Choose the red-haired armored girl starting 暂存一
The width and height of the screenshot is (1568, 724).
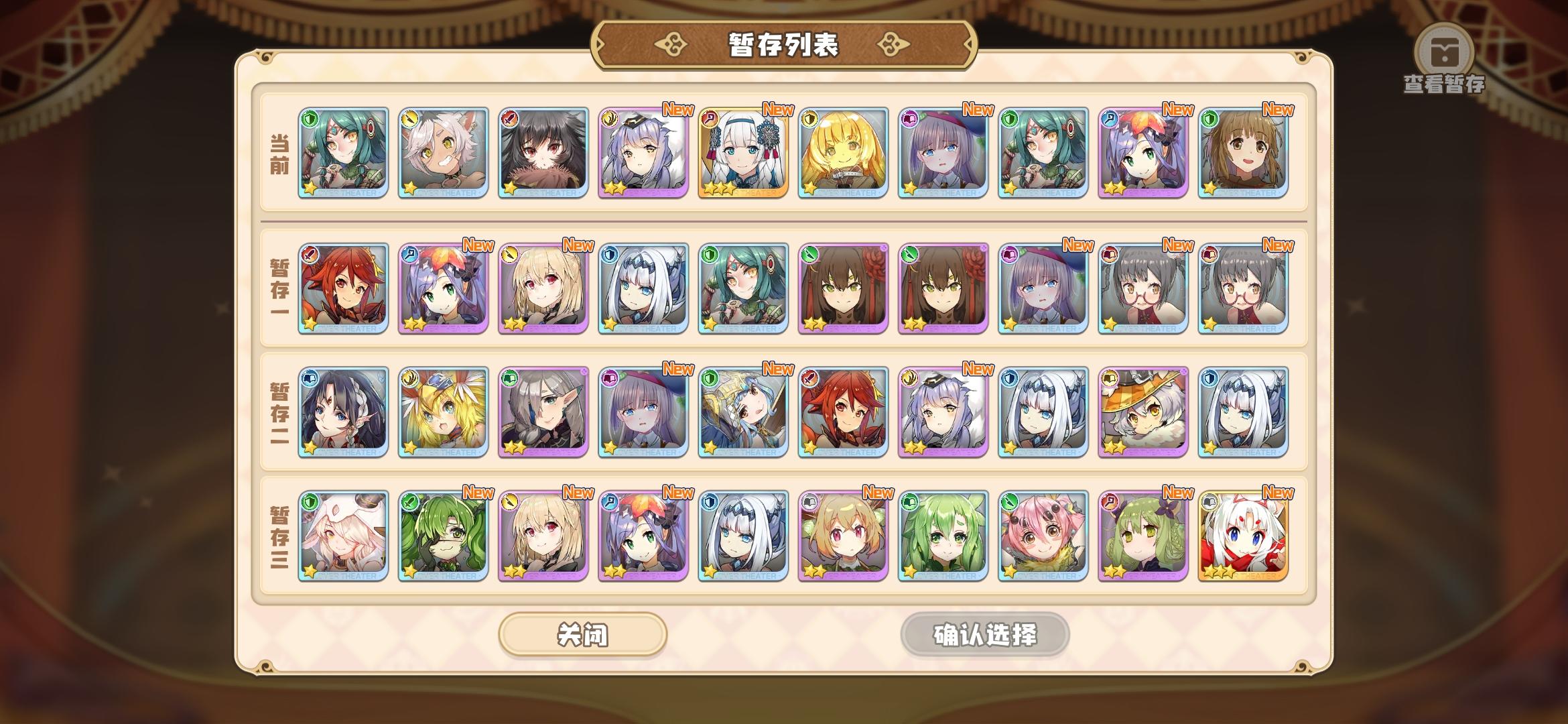tap(342, 288)
